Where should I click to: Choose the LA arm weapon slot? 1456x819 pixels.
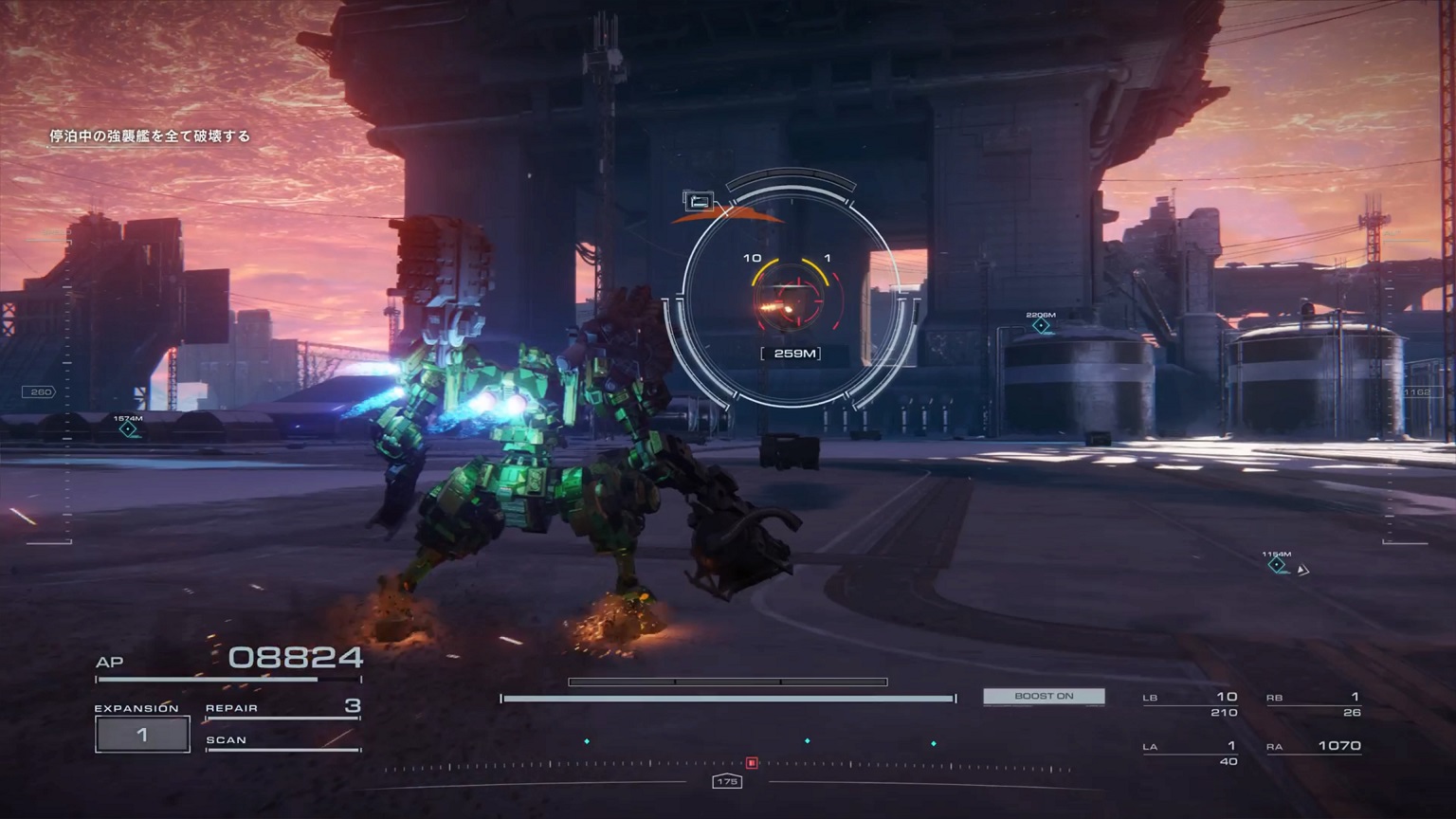coord(1191,753)
